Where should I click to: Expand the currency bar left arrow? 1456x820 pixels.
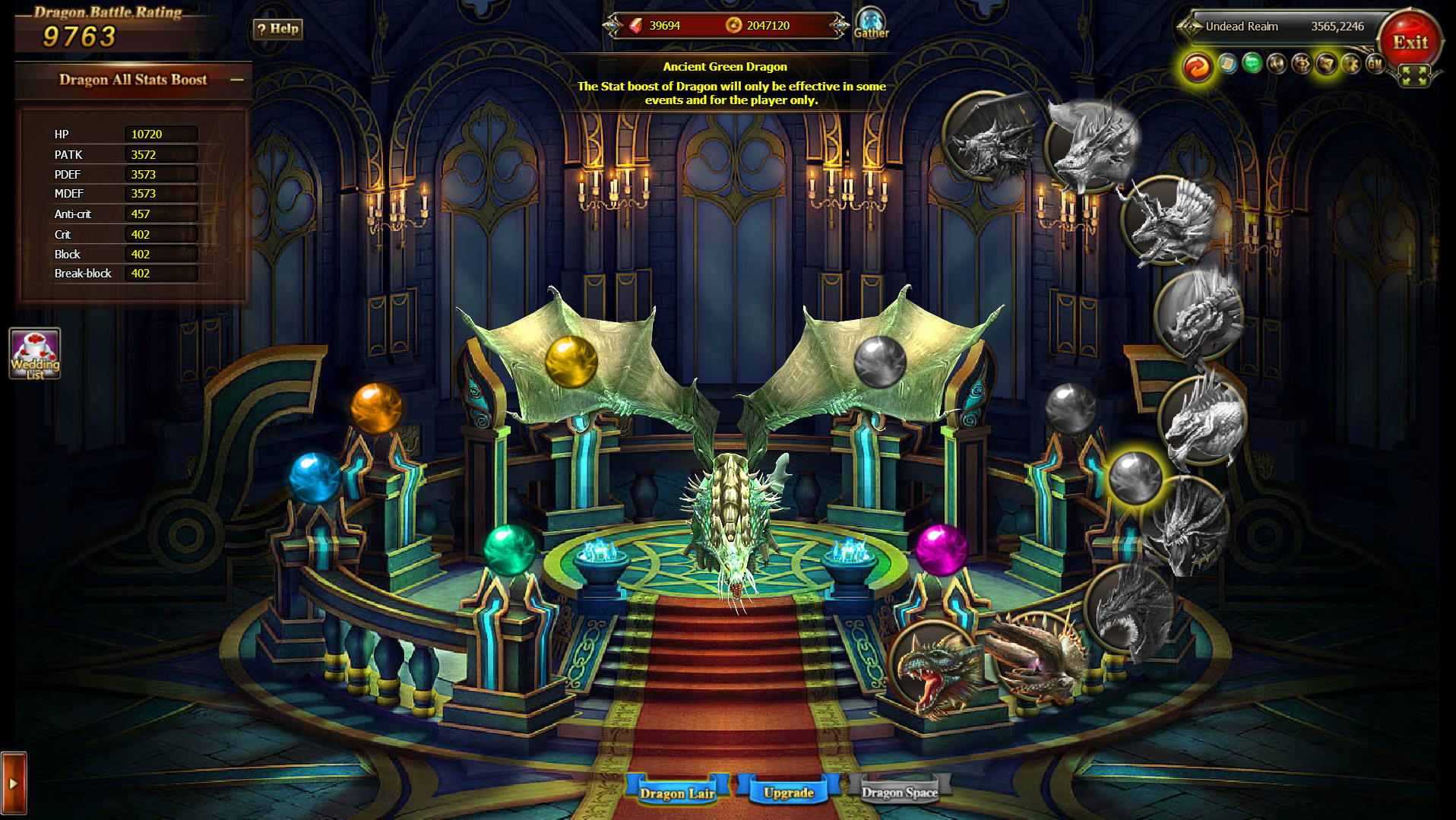[612, 25]
